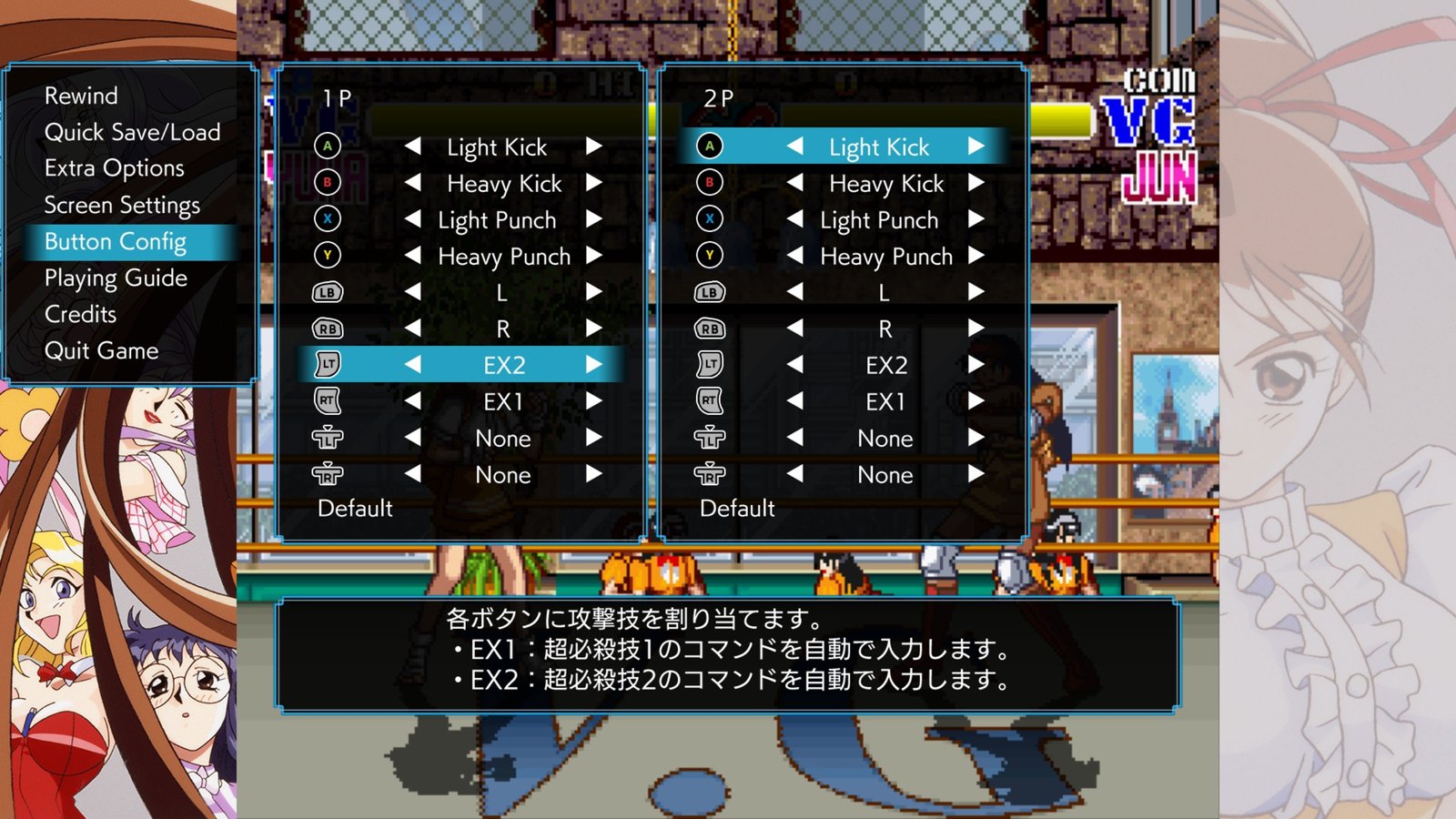Screen dimensions: 1456x819
Task: Open the Playing Guide
Action: coord(116,278)
